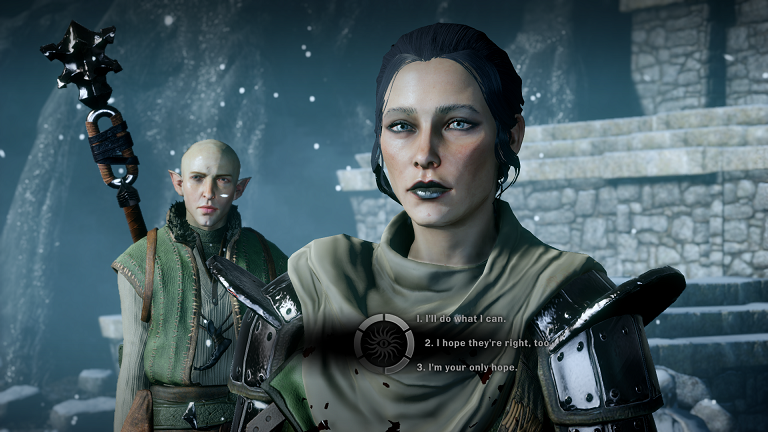This screenshot has width=768, height=432.
Task: Click the dialogue wheel center emblem
Action: point(383,343)
